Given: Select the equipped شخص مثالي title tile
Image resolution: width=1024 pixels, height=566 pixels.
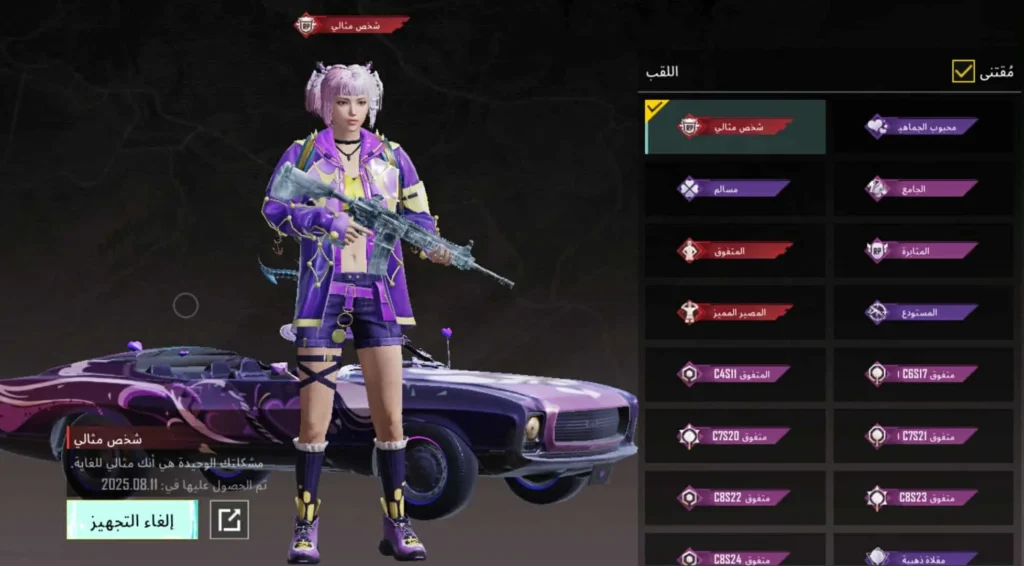Looking at the screenshot, I should [735, 127].
